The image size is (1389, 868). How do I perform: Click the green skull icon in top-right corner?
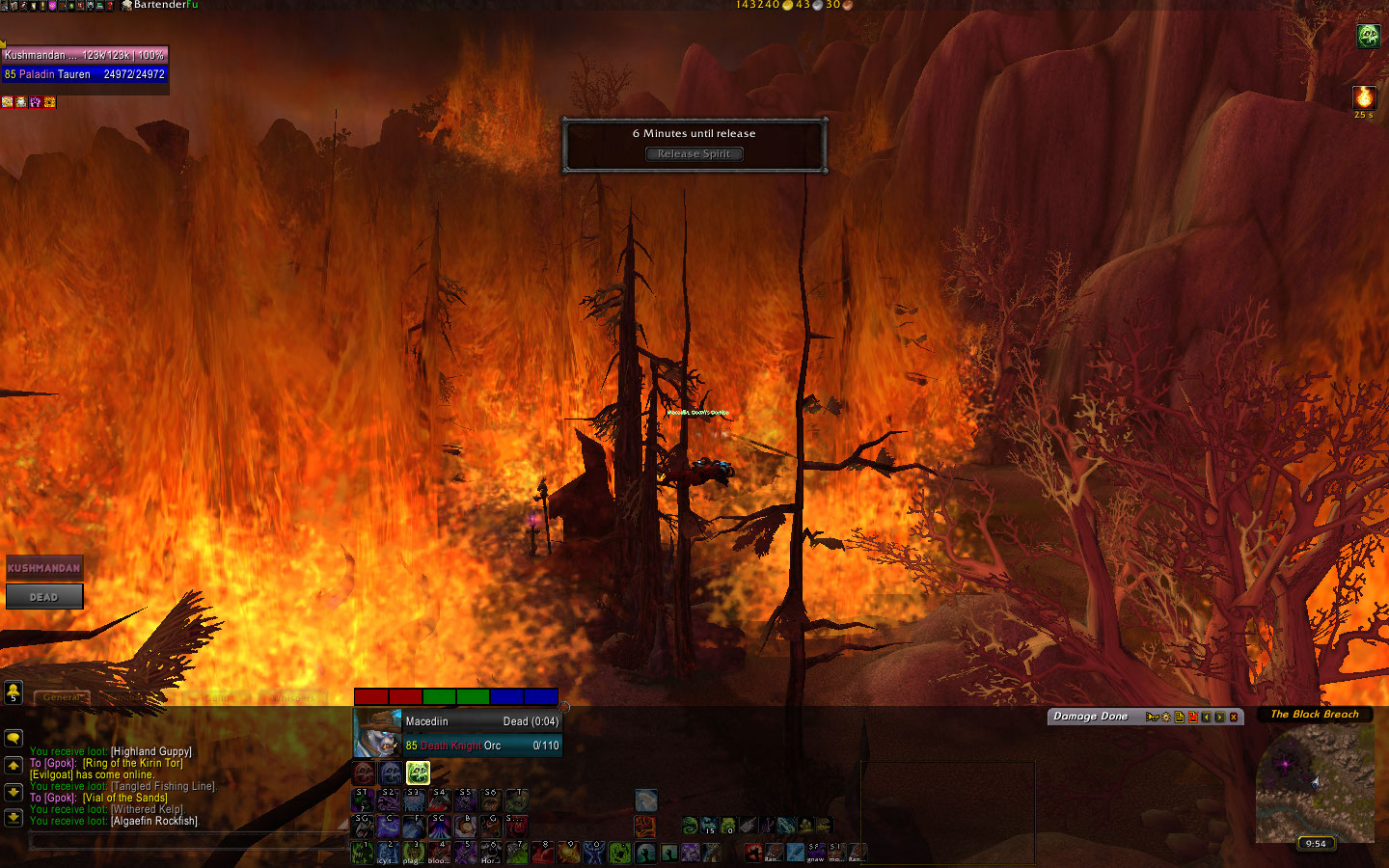[x=1368, y=37]
